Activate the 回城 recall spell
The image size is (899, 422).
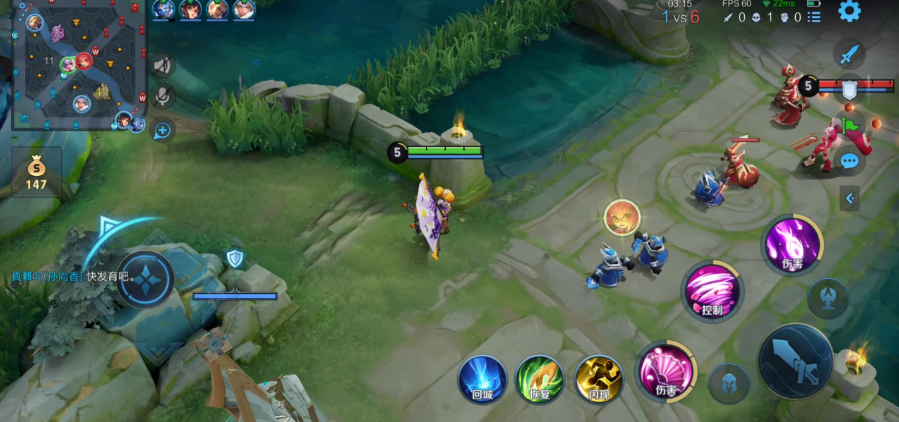pyautogui.click(x=482, y=379)
